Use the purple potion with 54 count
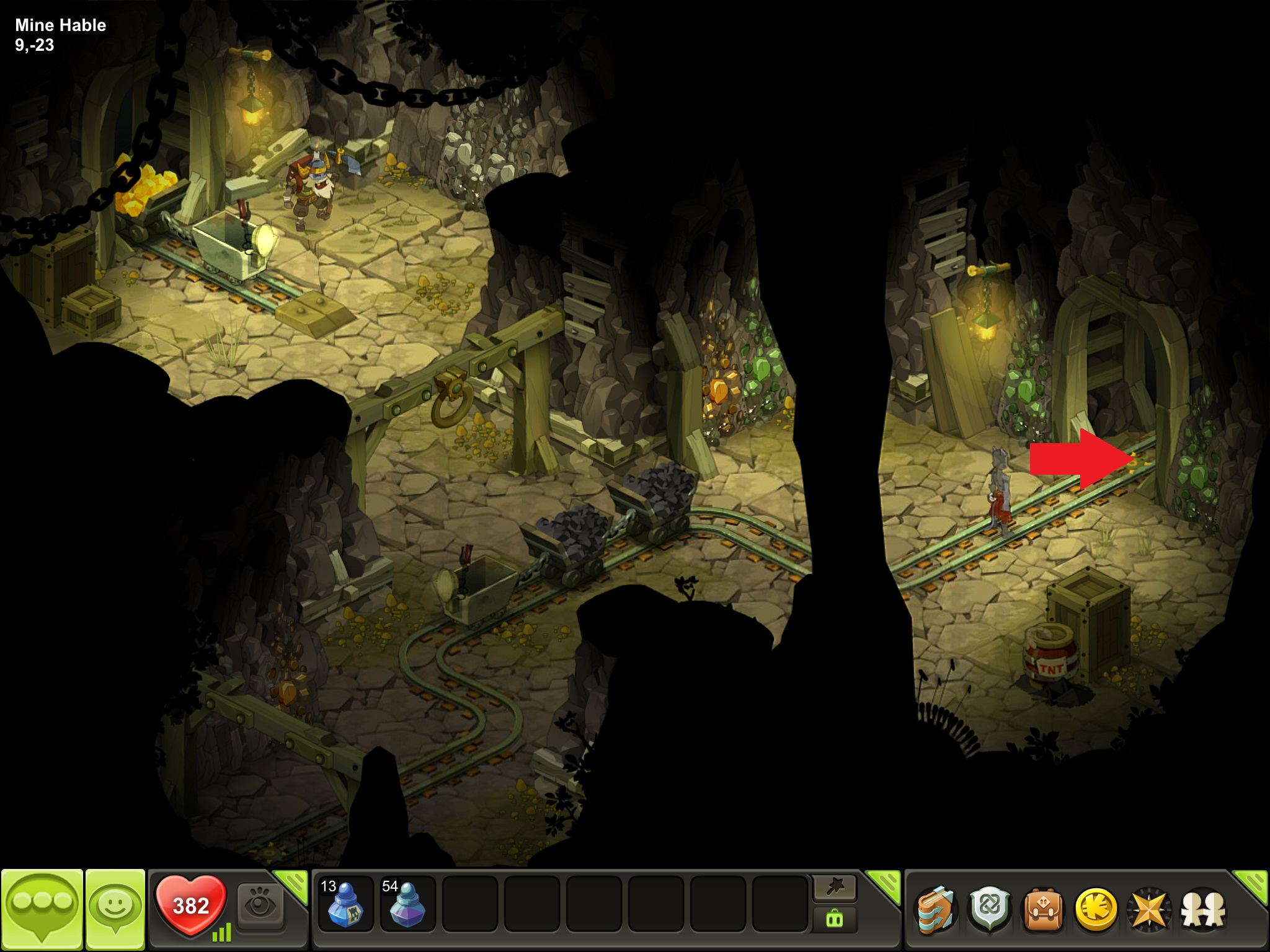This screenshot has height=952, width=1270. click(407, 905)
